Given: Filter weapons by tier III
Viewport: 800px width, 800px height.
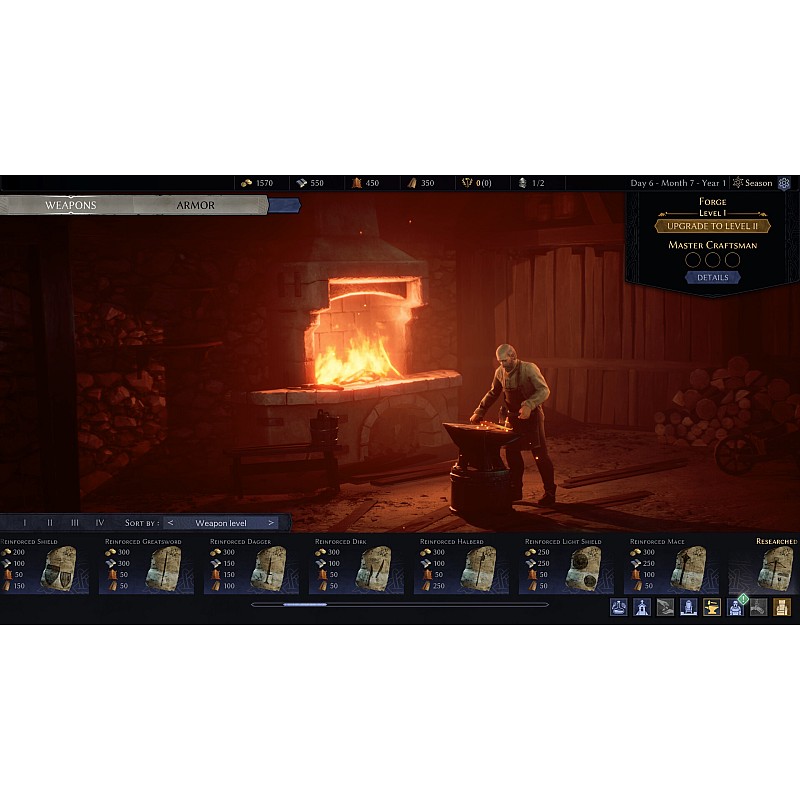Looking at the screenshot, I should [75, 523].
